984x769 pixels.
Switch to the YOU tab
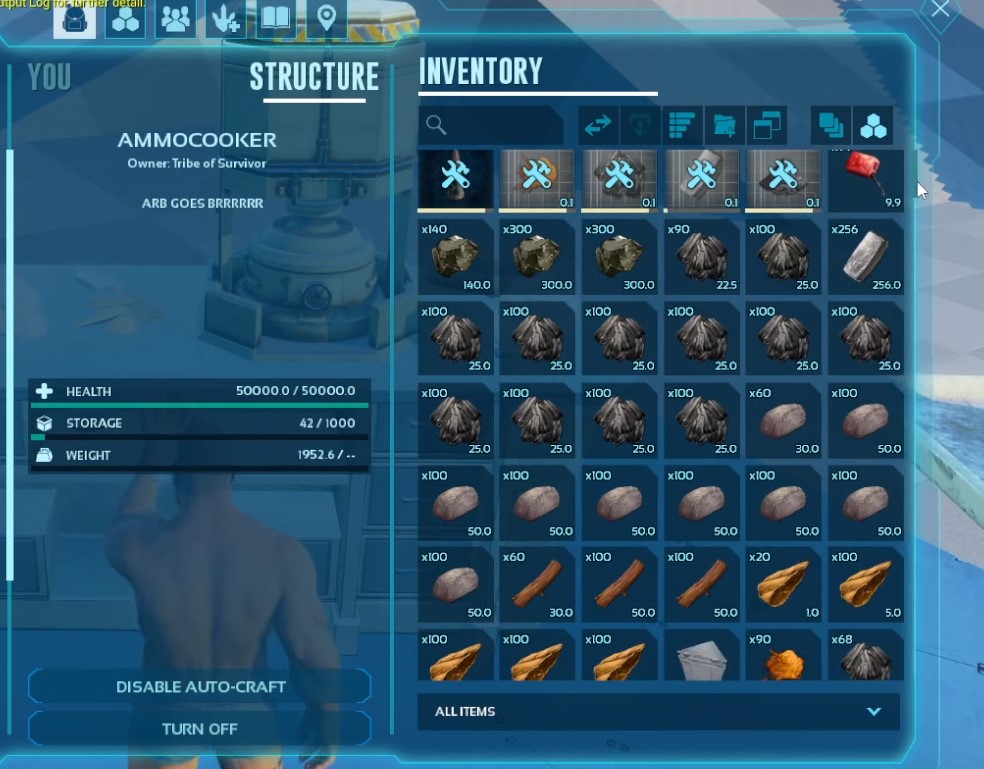tap(49, 77)
